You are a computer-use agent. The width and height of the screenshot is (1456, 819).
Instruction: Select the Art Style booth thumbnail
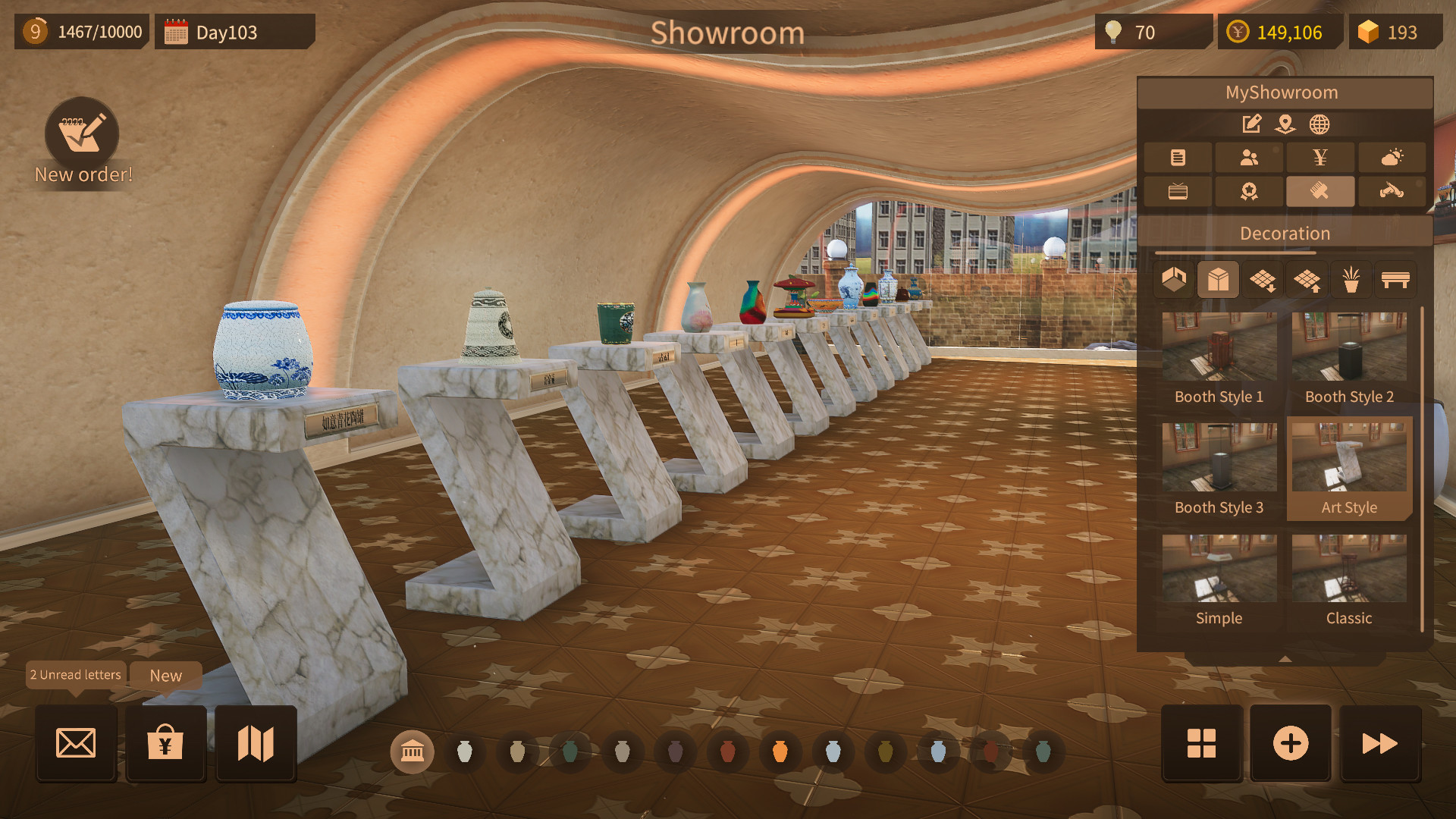(1348, 457)
